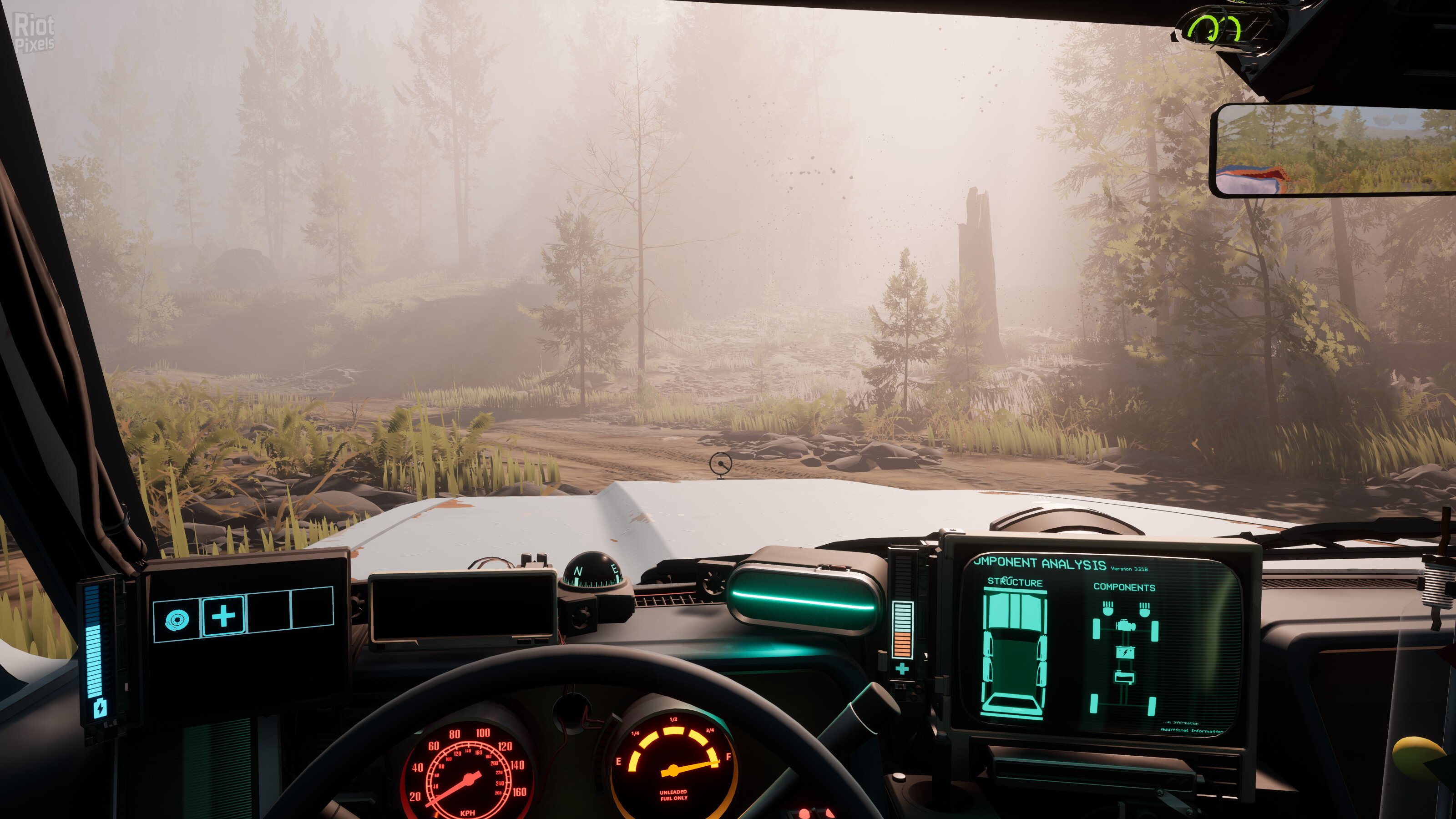1456x819 pixels.
Task: Switch to the COMPONENTS section of the monitor
Action: tap(1125, 587)
